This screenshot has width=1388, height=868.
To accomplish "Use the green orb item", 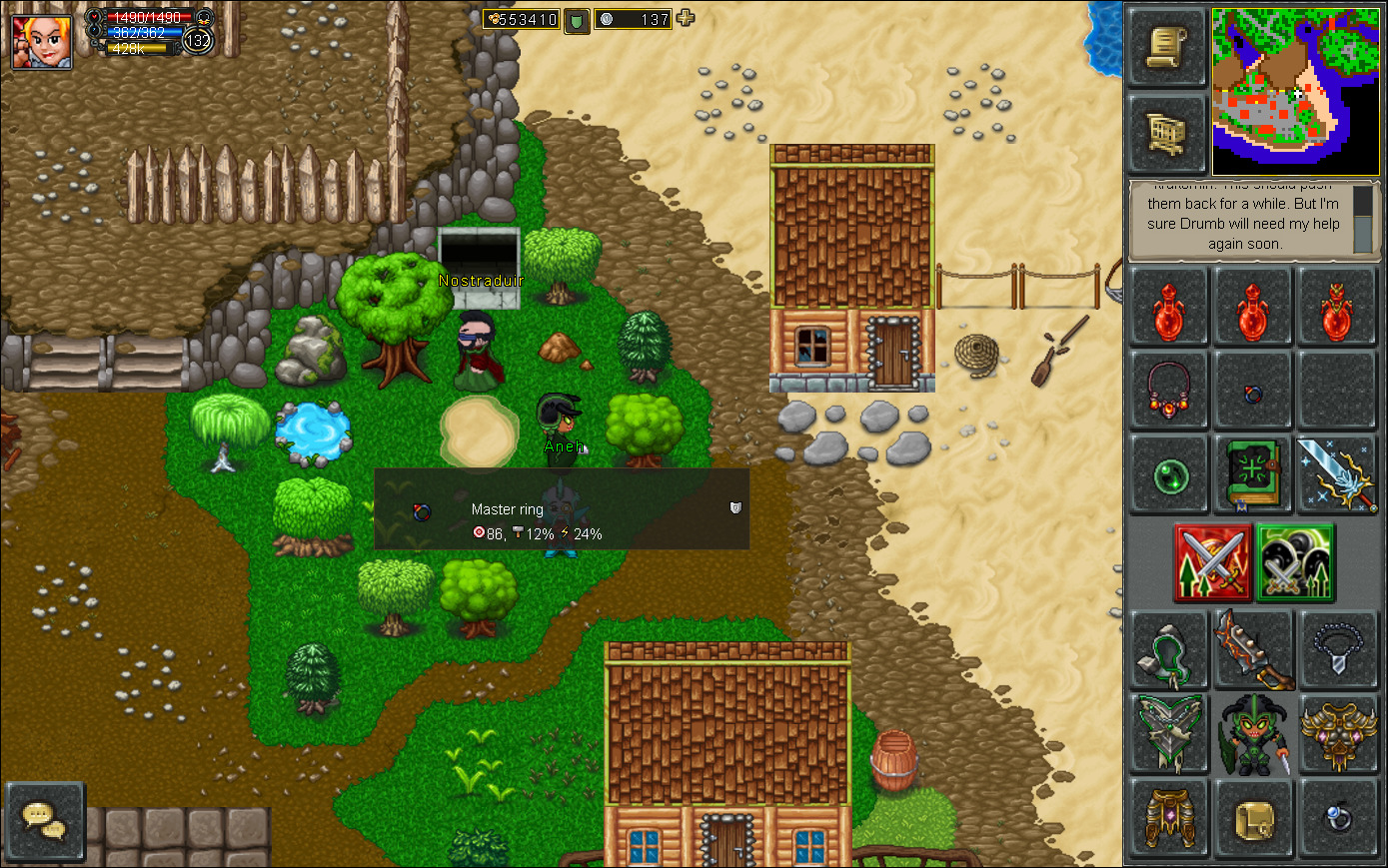I will point(1168,475).
